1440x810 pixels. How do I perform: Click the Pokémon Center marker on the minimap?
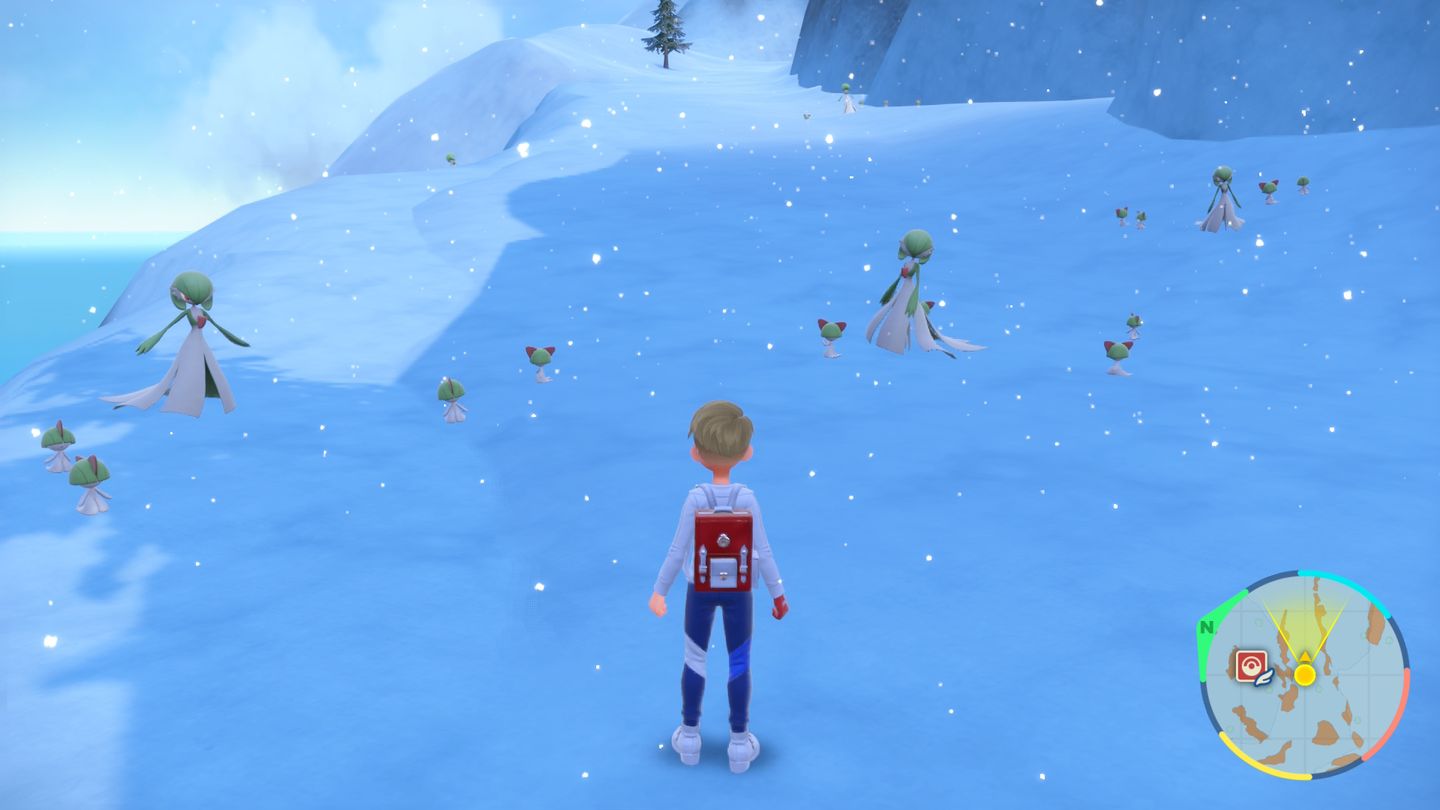coord(1251,665)
